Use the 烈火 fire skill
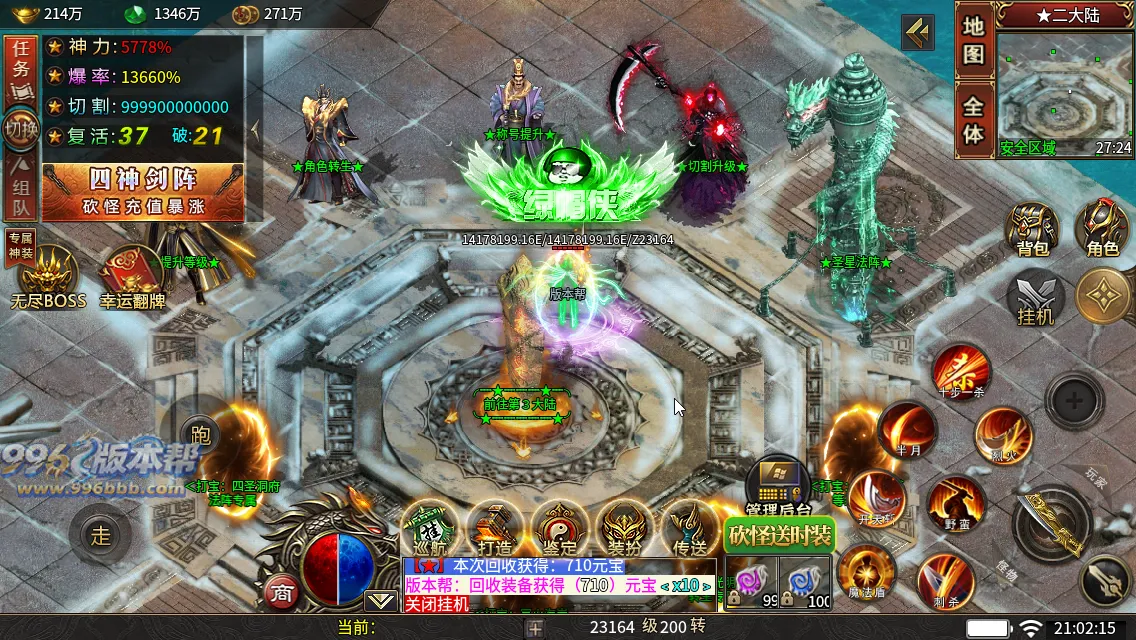The width and height of the screenshot is (1136, 640). click(1003, 437)
